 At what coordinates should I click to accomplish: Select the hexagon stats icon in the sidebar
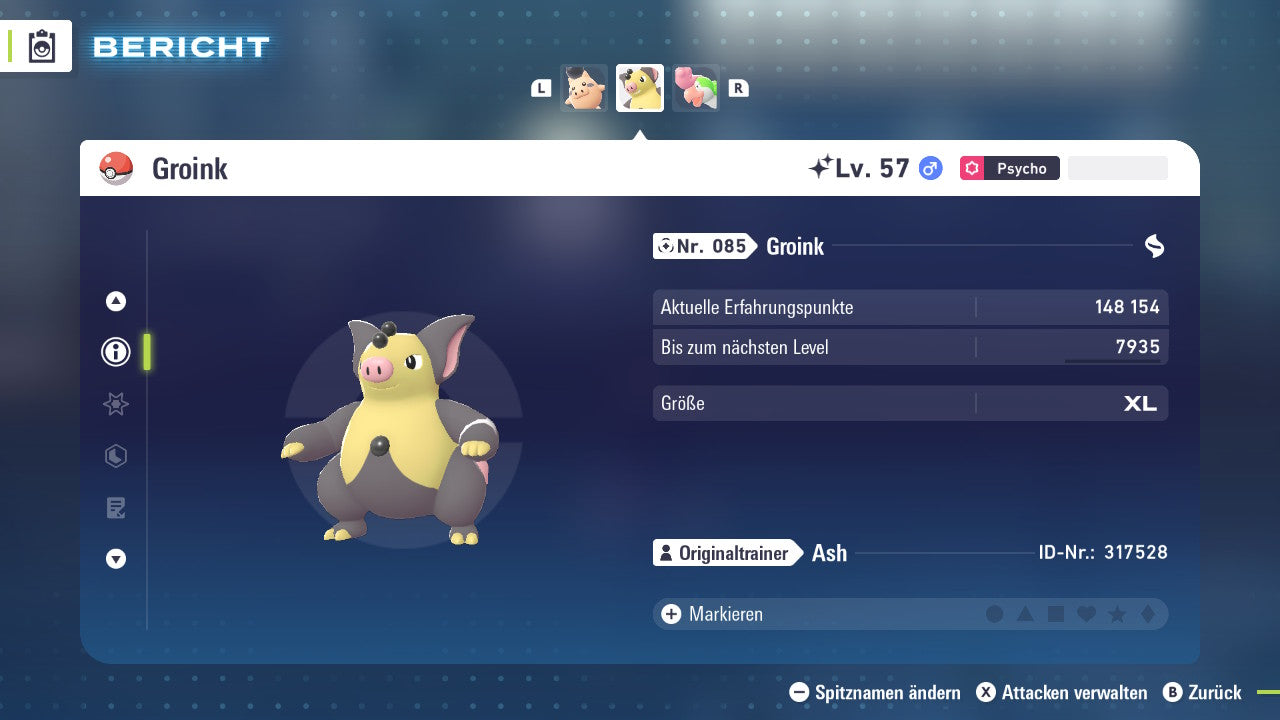click(115, 456)
